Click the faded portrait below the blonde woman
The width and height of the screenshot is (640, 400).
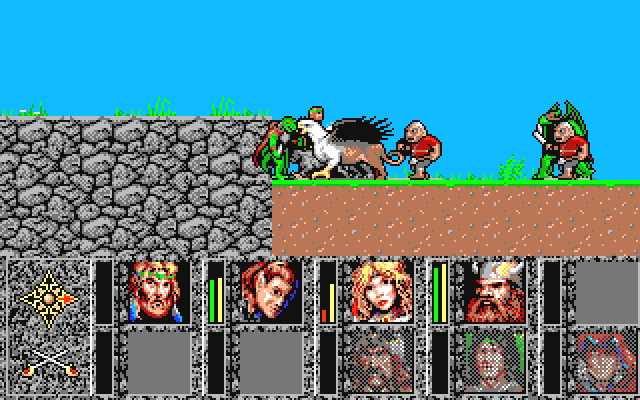[382, 362]
